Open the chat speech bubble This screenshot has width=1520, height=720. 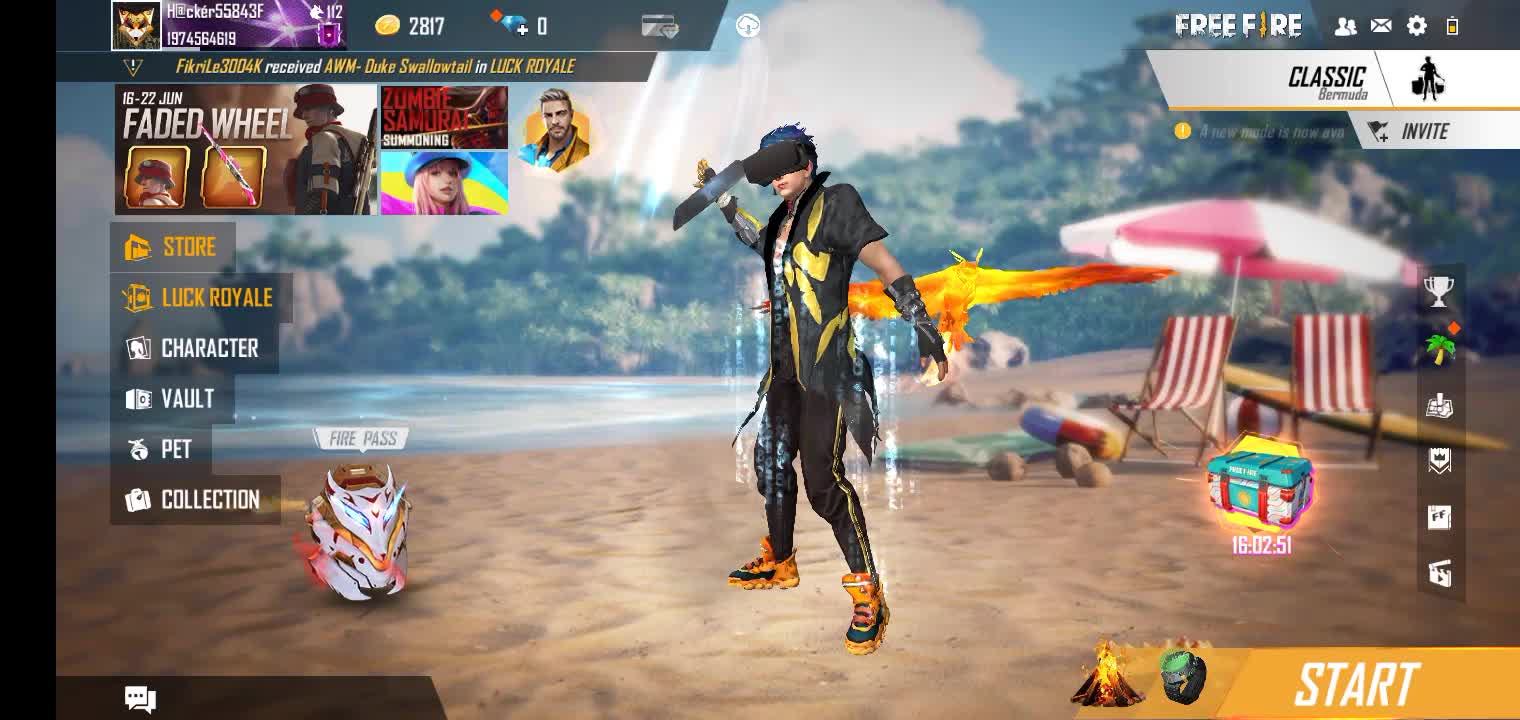click(140, 698)
